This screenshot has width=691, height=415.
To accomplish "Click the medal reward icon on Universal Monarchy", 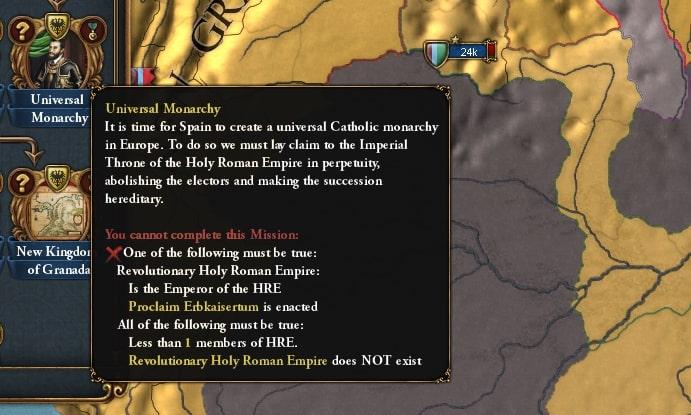I will [92, 29].
